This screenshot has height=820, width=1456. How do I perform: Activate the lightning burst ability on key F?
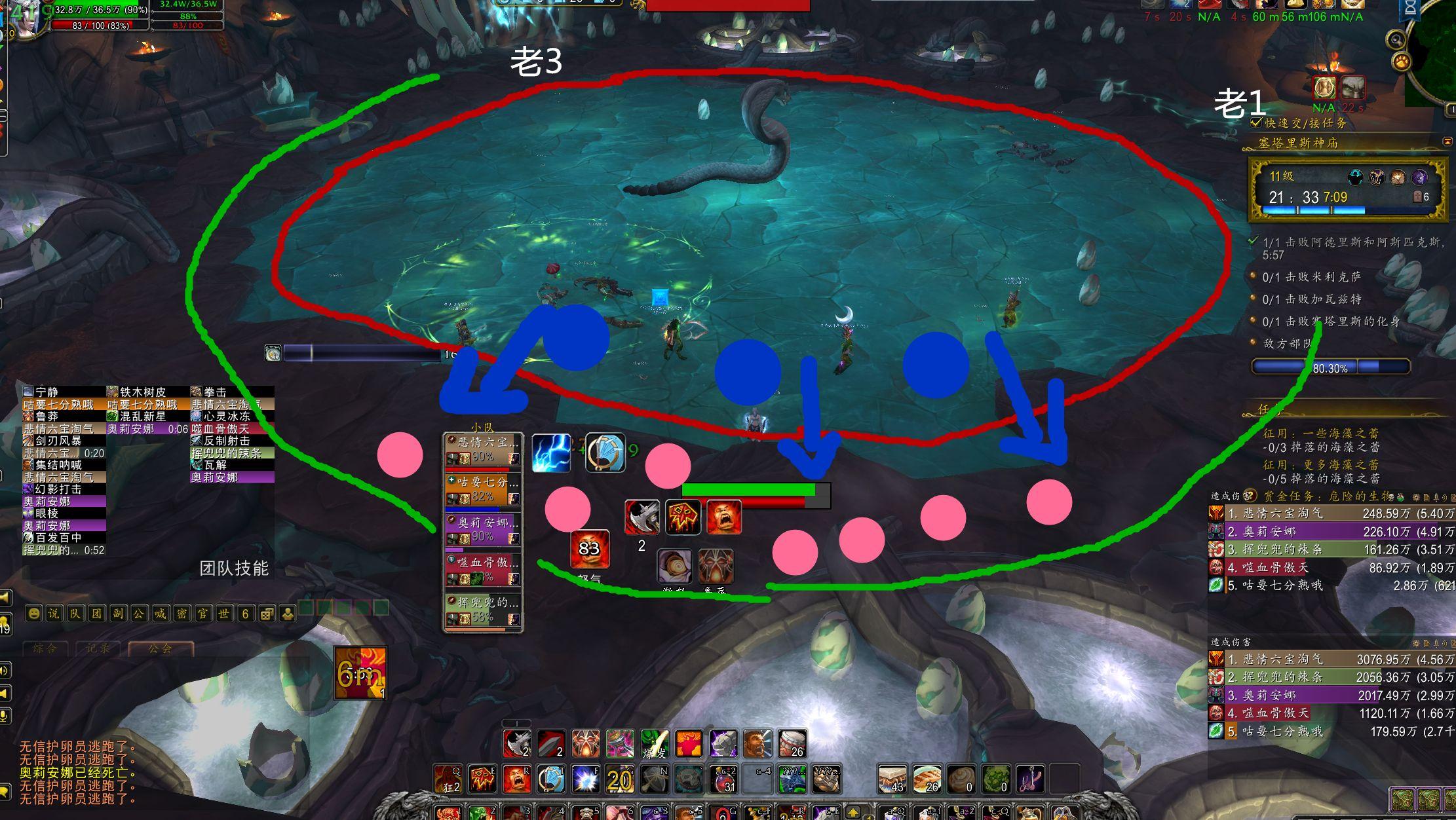coord(585,779)
